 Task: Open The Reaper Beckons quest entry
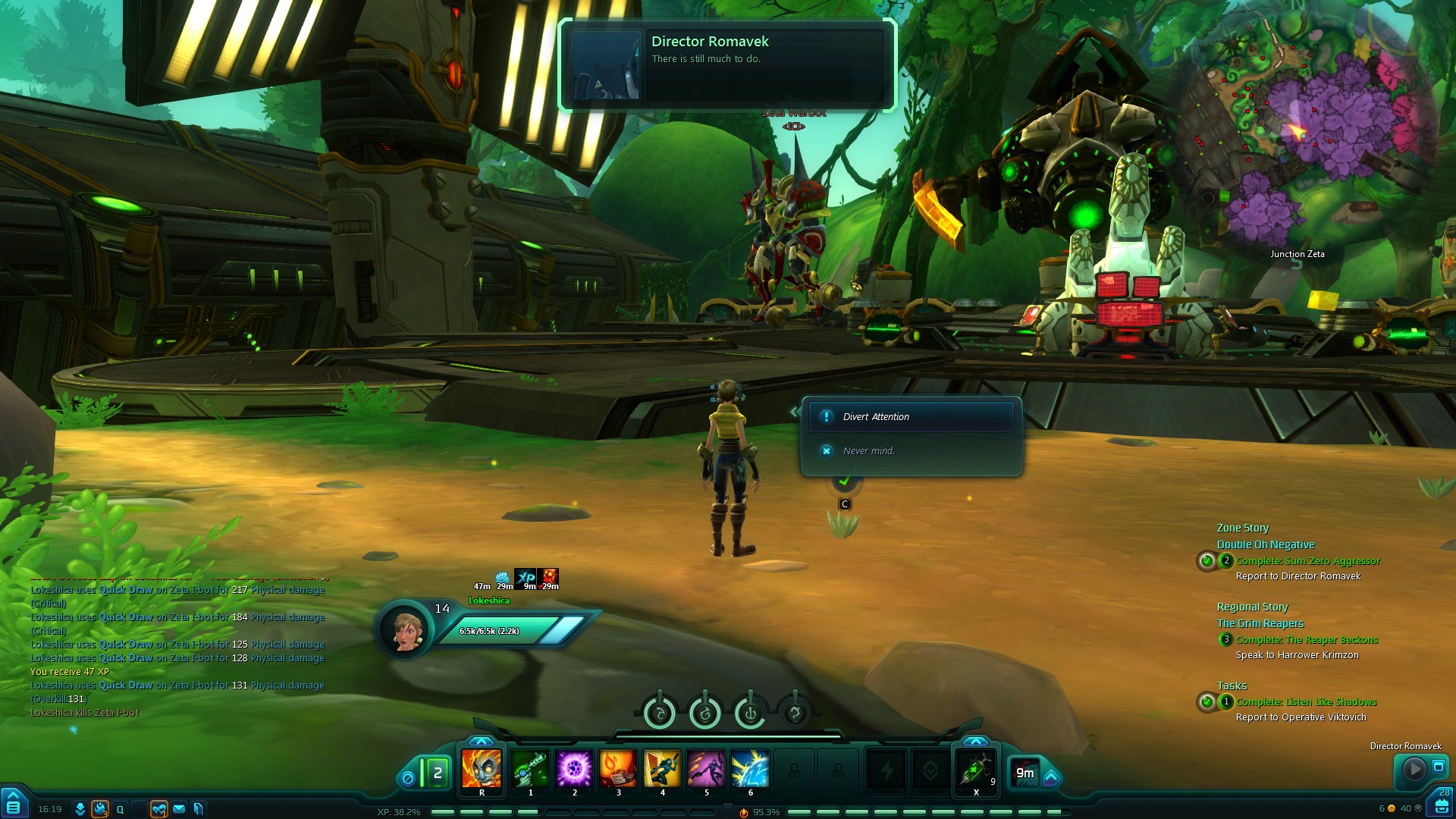(1307, 640)
